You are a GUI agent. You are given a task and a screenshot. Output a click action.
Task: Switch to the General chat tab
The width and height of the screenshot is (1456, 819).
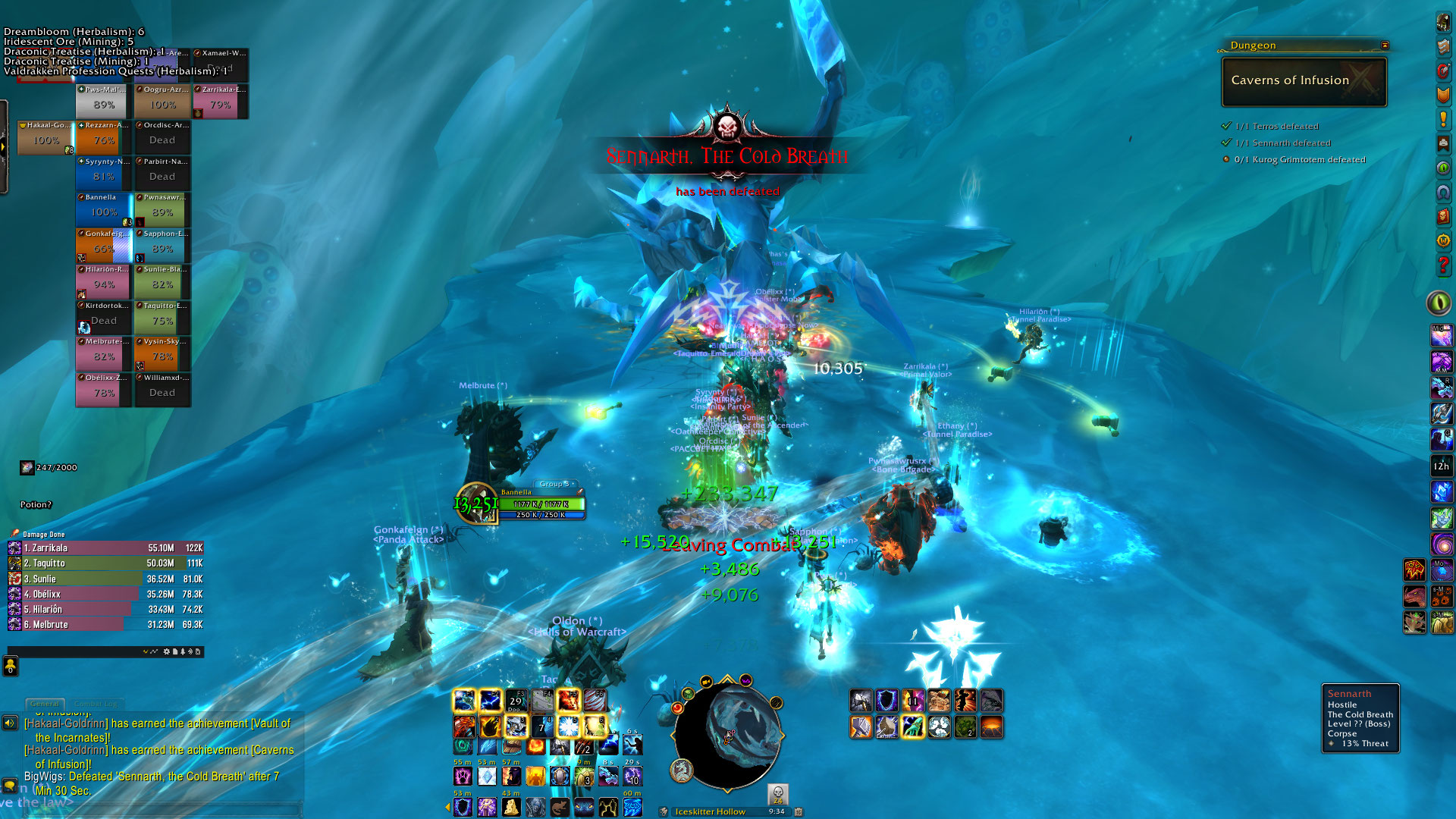(45, 704)
